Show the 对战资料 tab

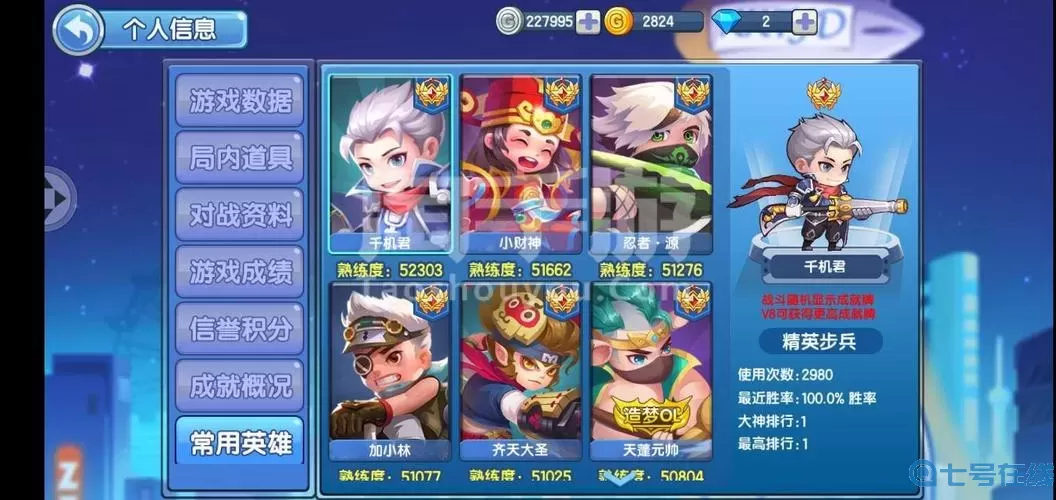[240, 214]
